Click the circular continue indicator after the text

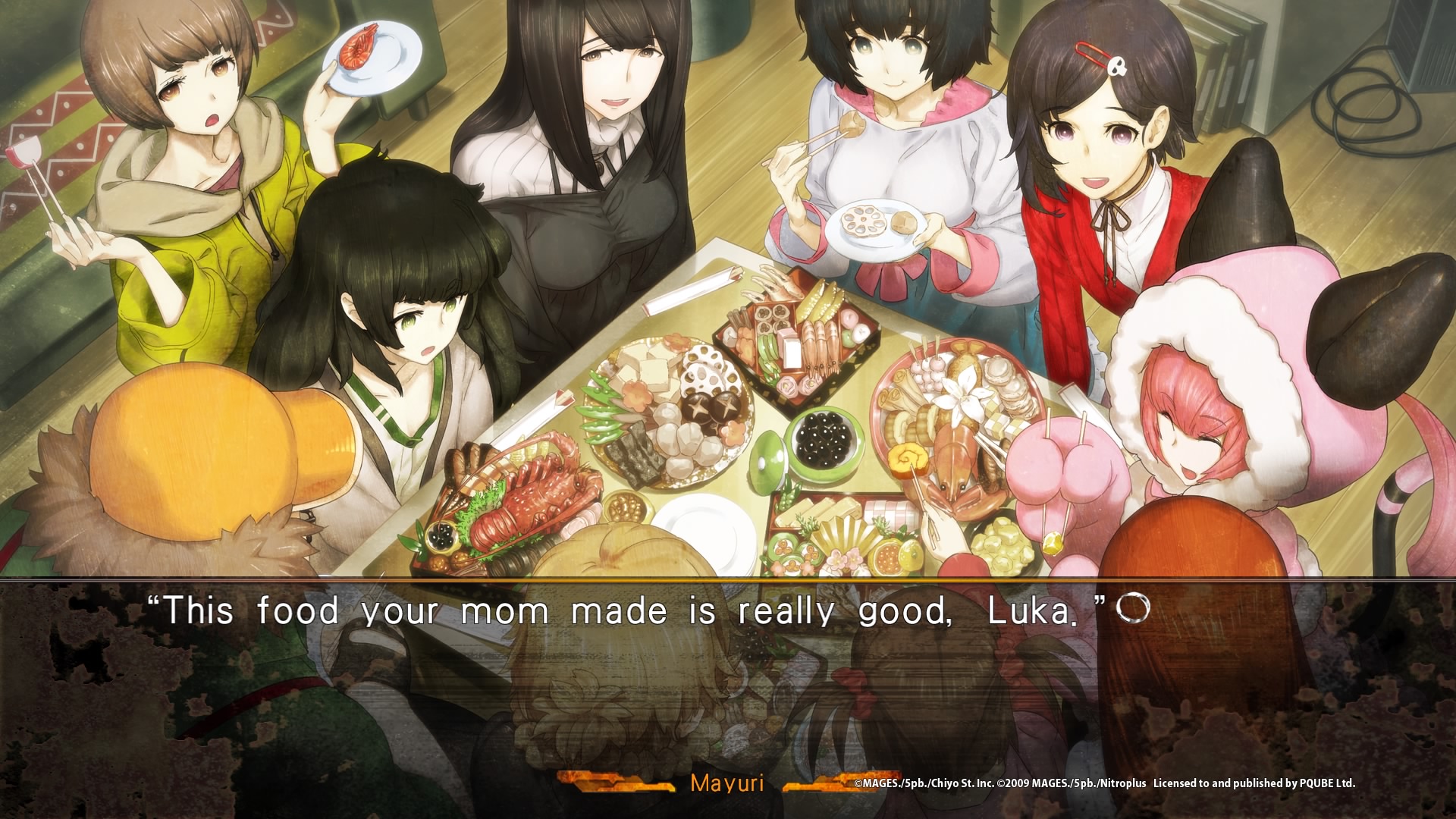click(x=1133, y=608)
